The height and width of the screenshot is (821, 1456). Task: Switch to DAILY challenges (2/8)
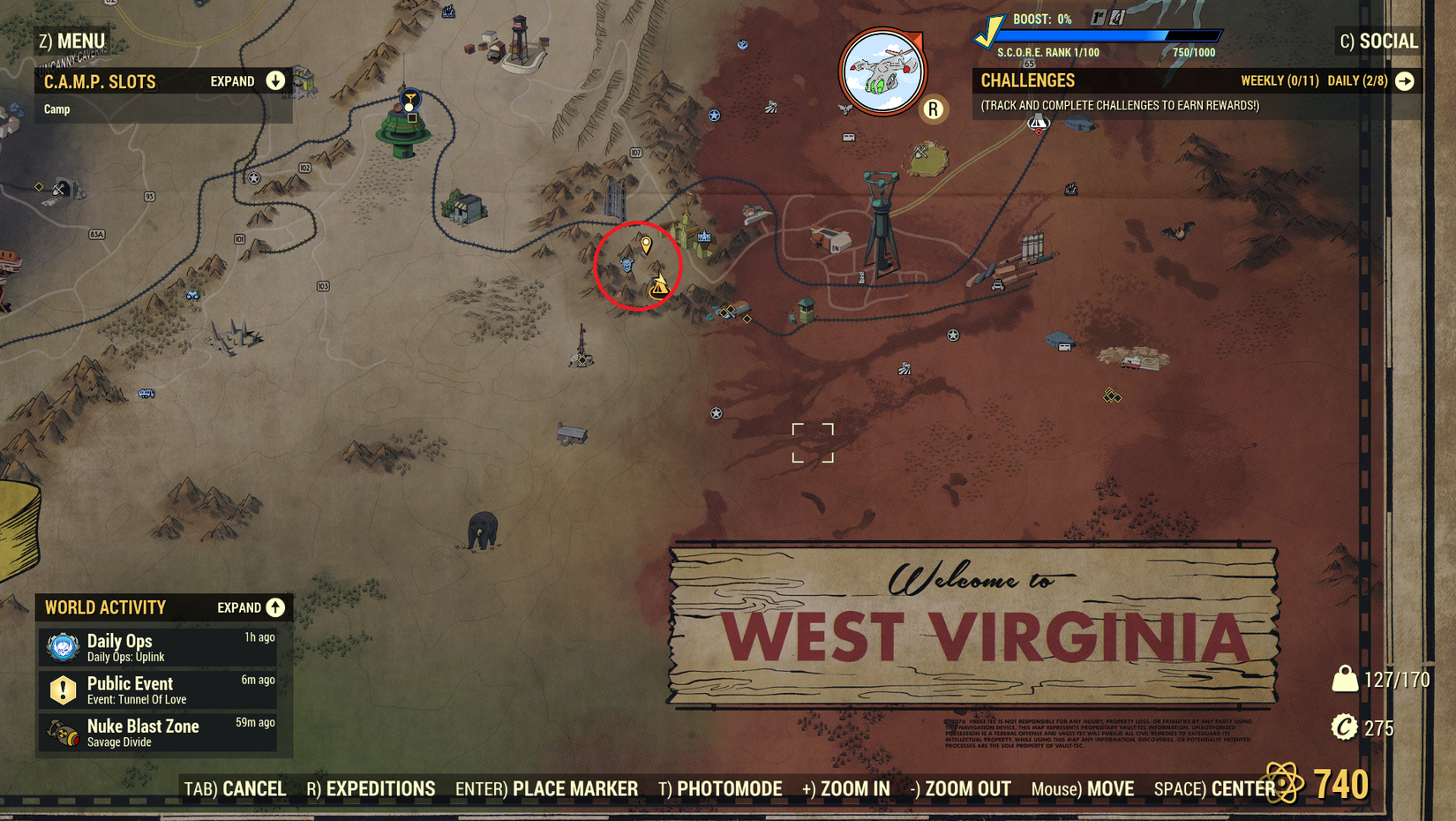tap(1356, 79)
